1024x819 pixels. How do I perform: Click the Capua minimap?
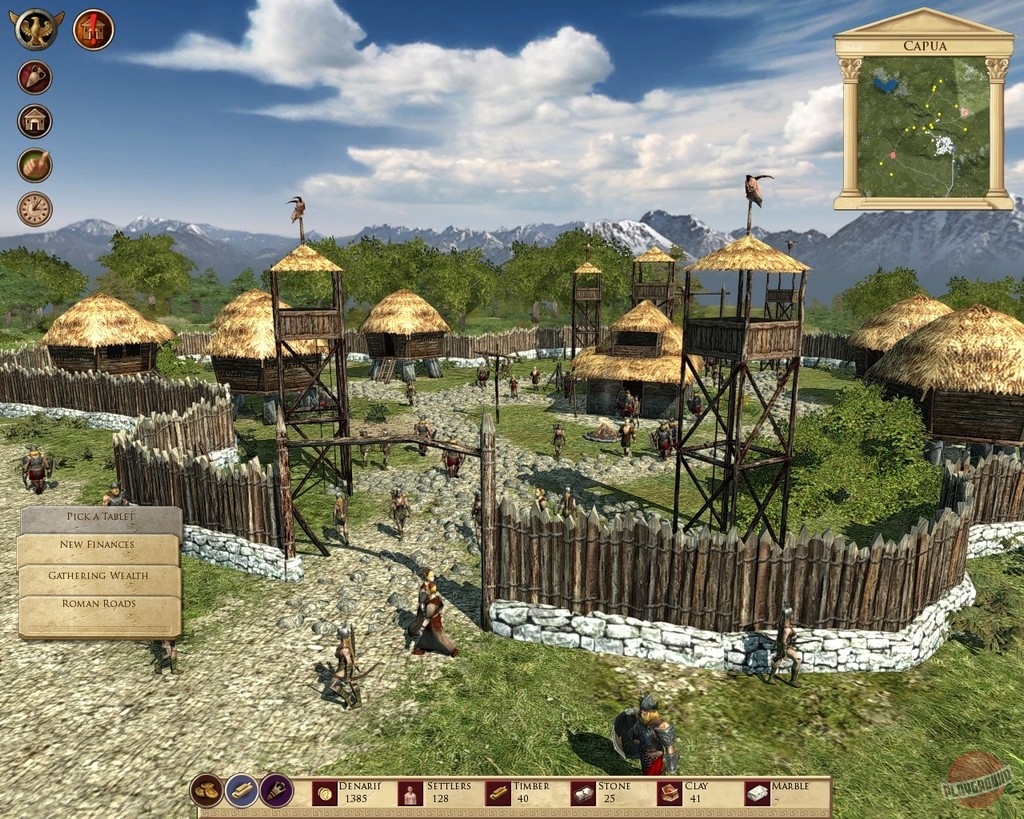click(923, 126)
